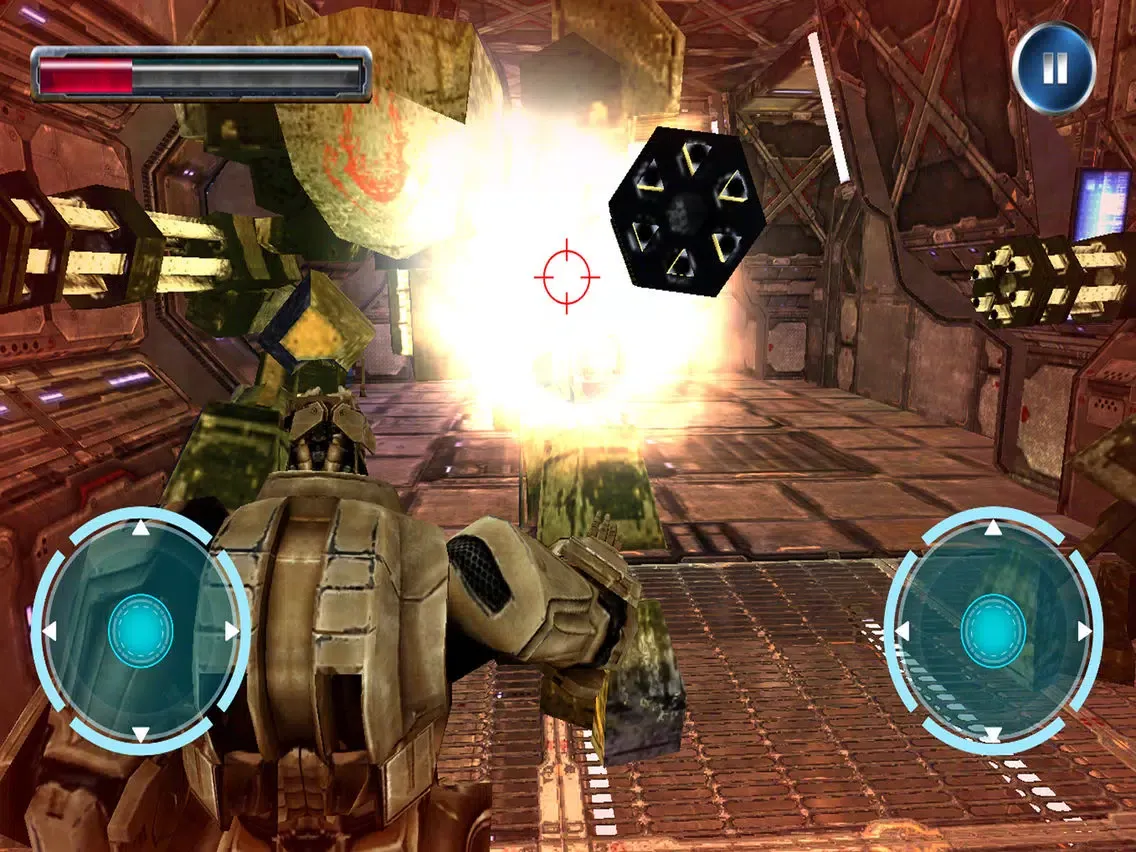
Task: Pause the game with the top-right button
Action: [x=1054, y=68]
